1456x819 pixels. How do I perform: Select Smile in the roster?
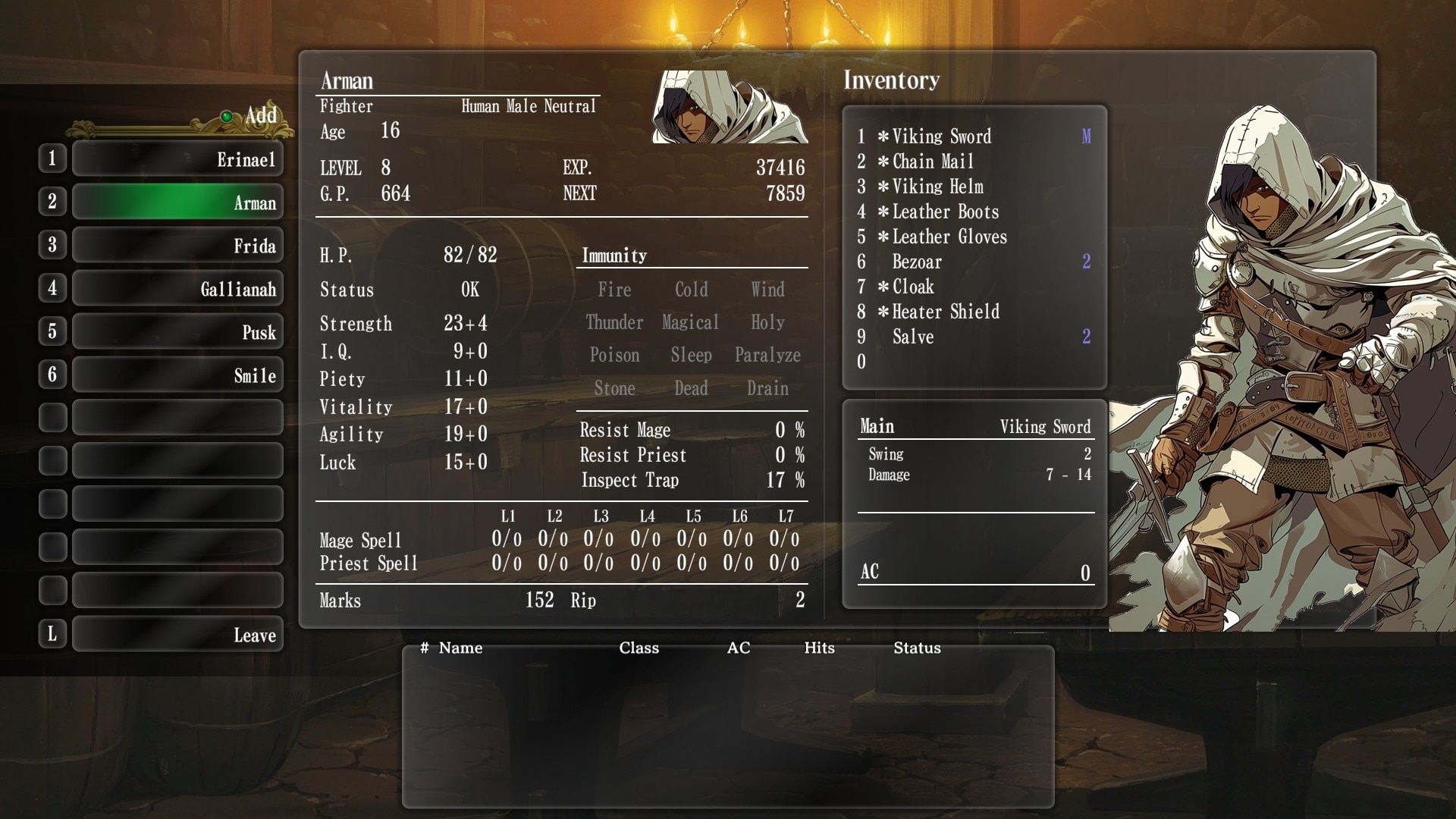177,375
